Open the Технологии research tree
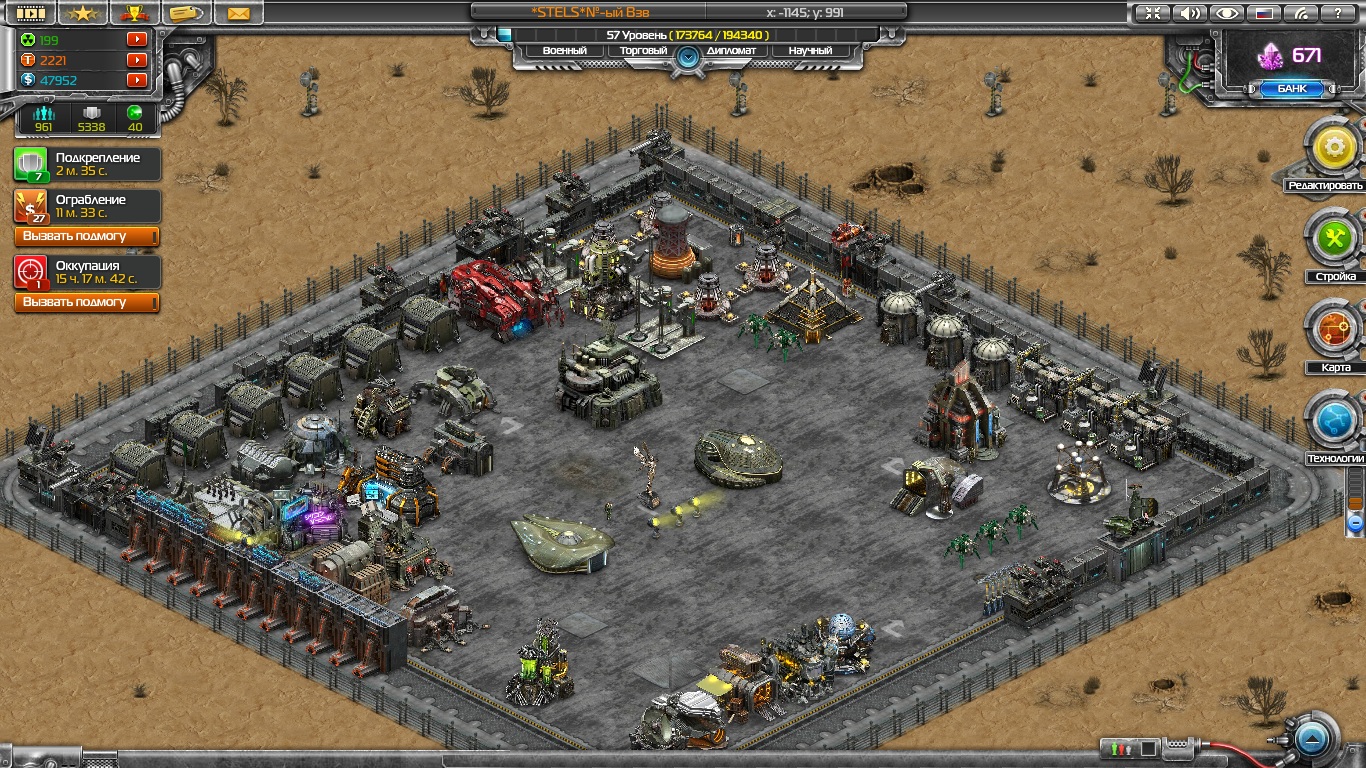The width and height of the screenshot is (1366, 768). [x=1334, y=423]
